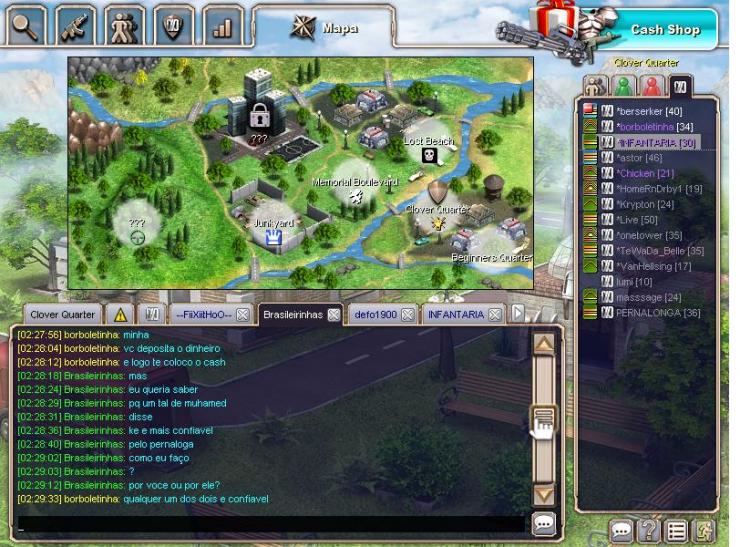Switch to the Clover Quarter chat tab
The image size is (740, 547).
pos(62,314)
